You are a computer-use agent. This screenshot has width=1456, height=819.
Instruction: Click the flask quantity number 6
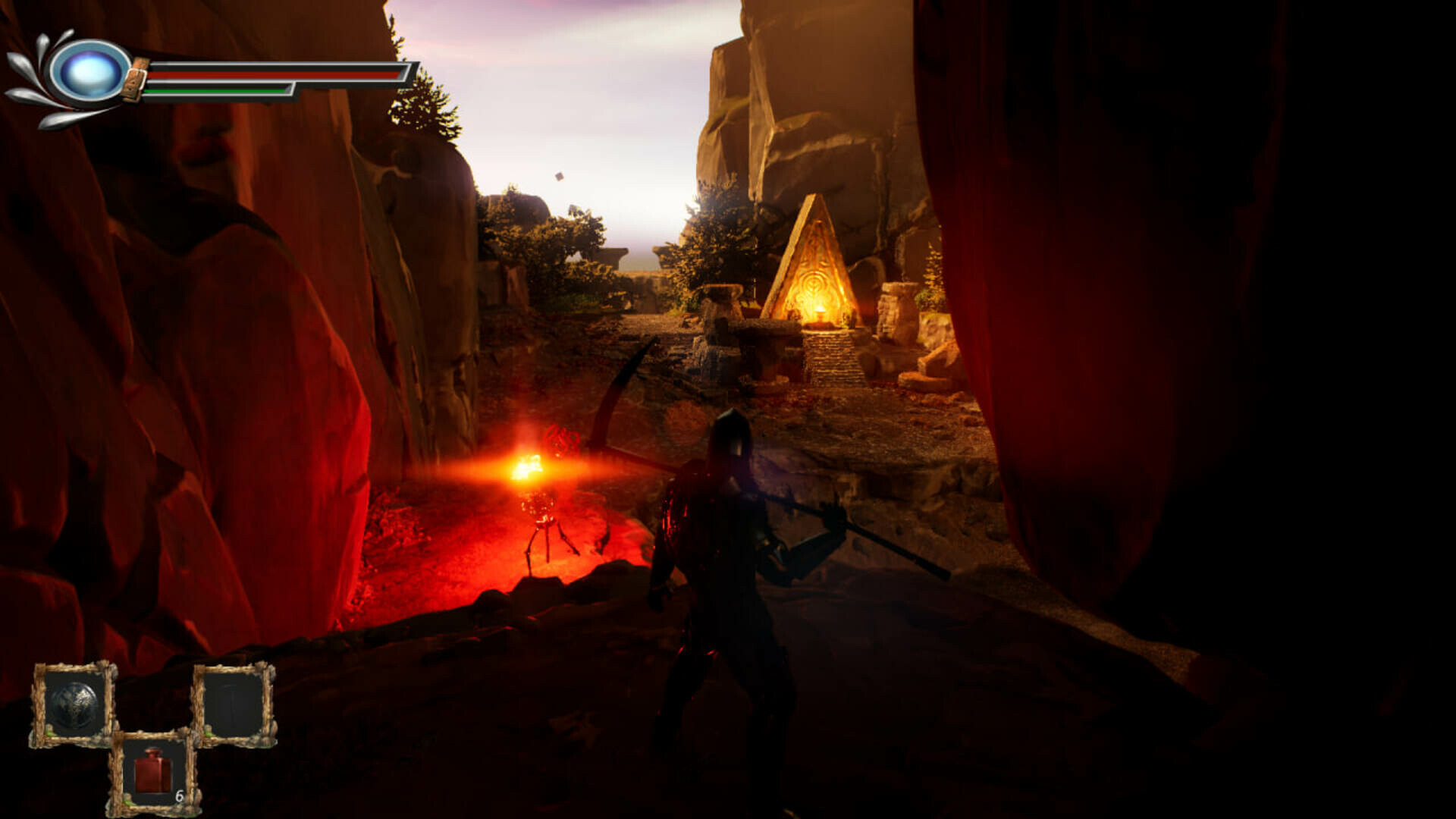(x=180, y=798)
